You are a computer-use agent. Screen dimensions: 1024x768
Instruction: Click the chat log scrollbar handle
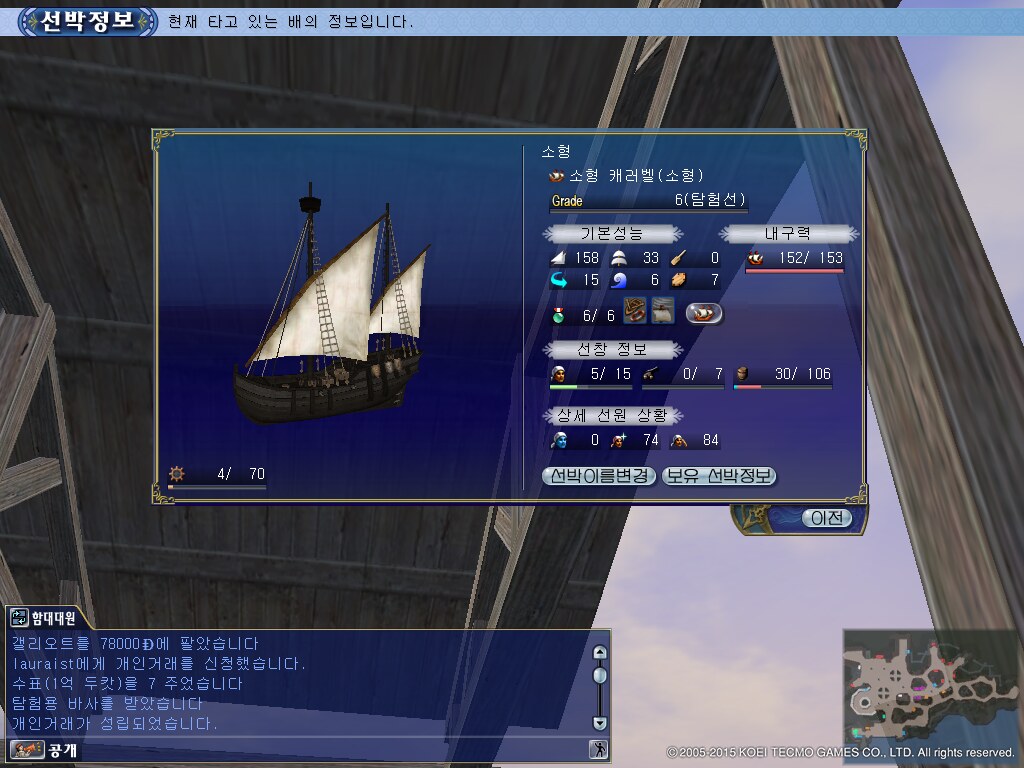click(599, 675)
